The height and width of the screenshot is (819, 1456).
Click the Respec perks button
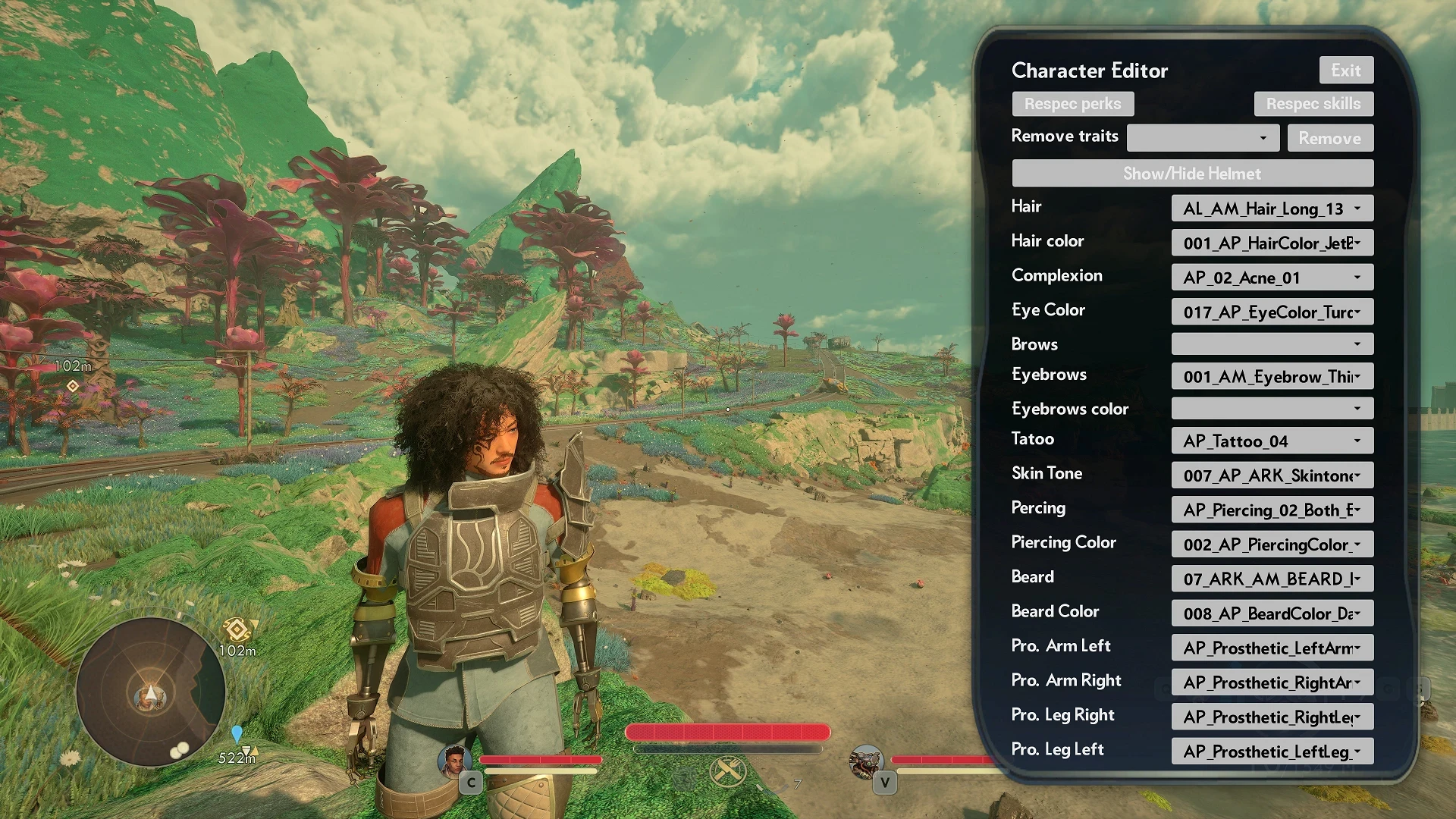click(1072, 104)
